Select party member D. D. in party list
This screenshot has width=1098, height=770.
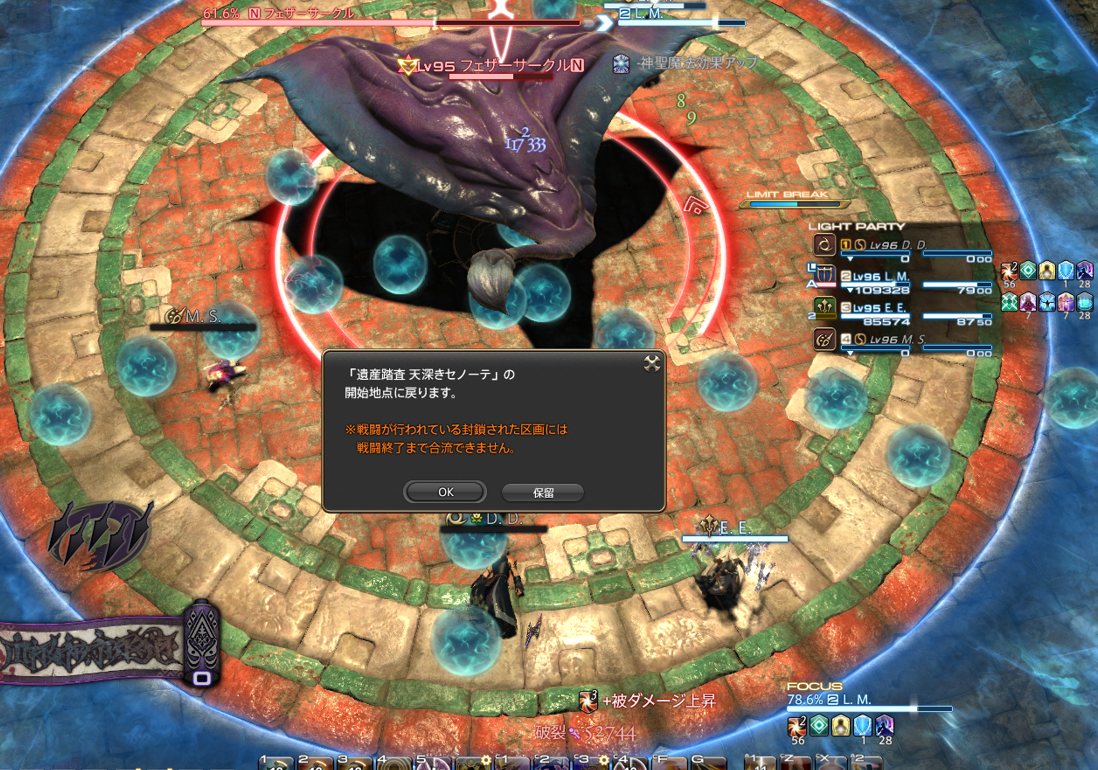pyautogui.click(x=898, y=245)
